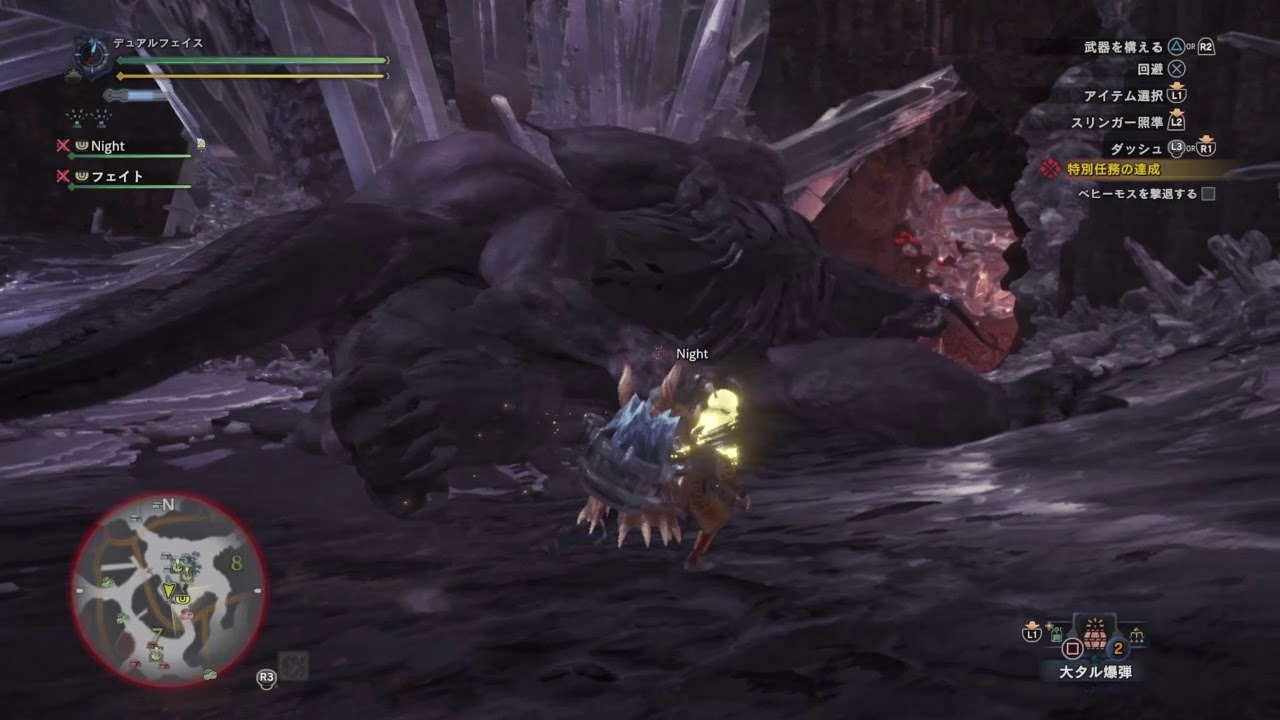Click the quest timer clock icon
This screenshot has width=1280, height=720.
[90, 55]
